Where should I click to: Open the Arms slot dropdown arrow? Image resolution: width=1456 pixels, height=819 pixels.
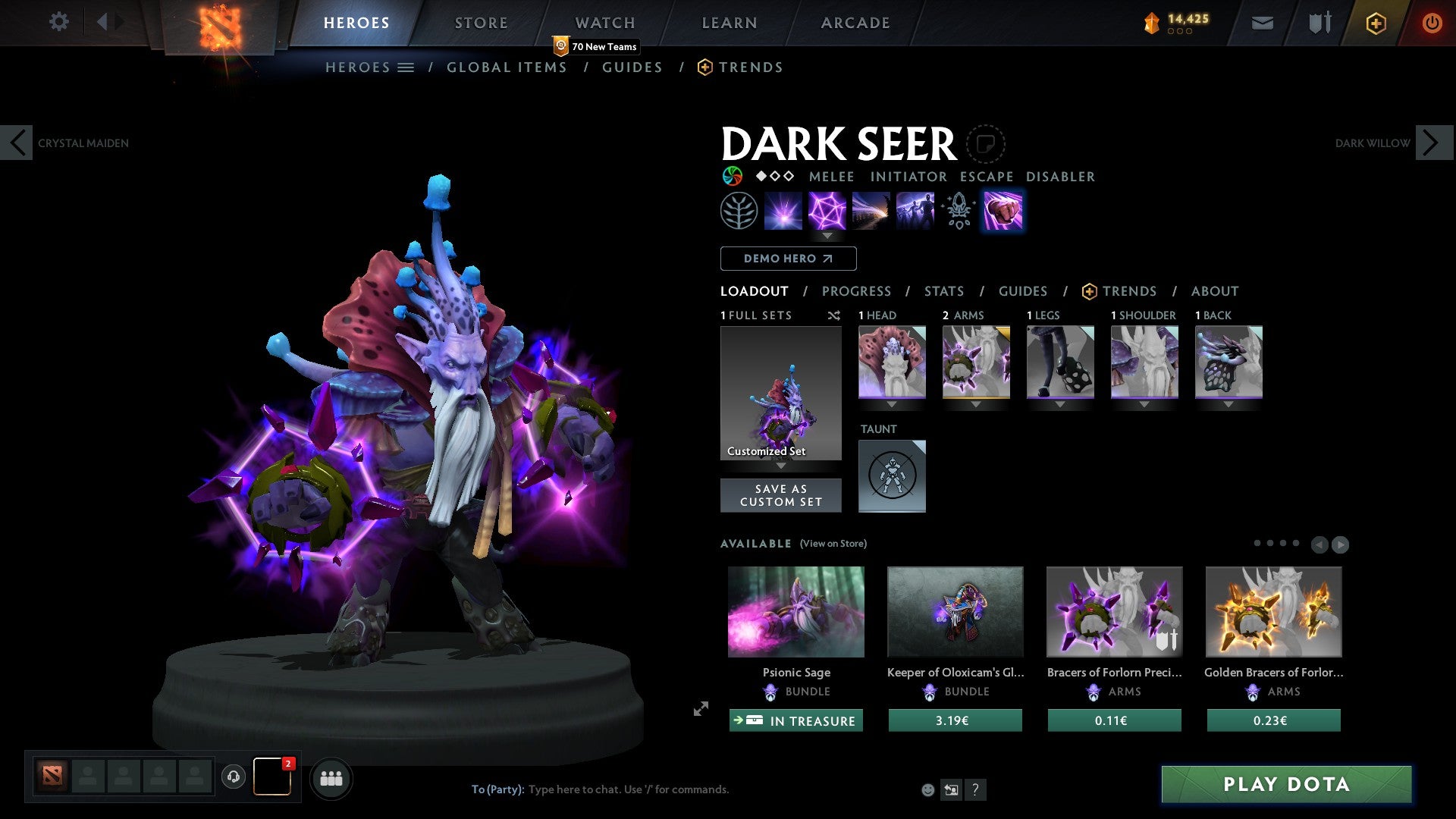(x=976, y=405)
